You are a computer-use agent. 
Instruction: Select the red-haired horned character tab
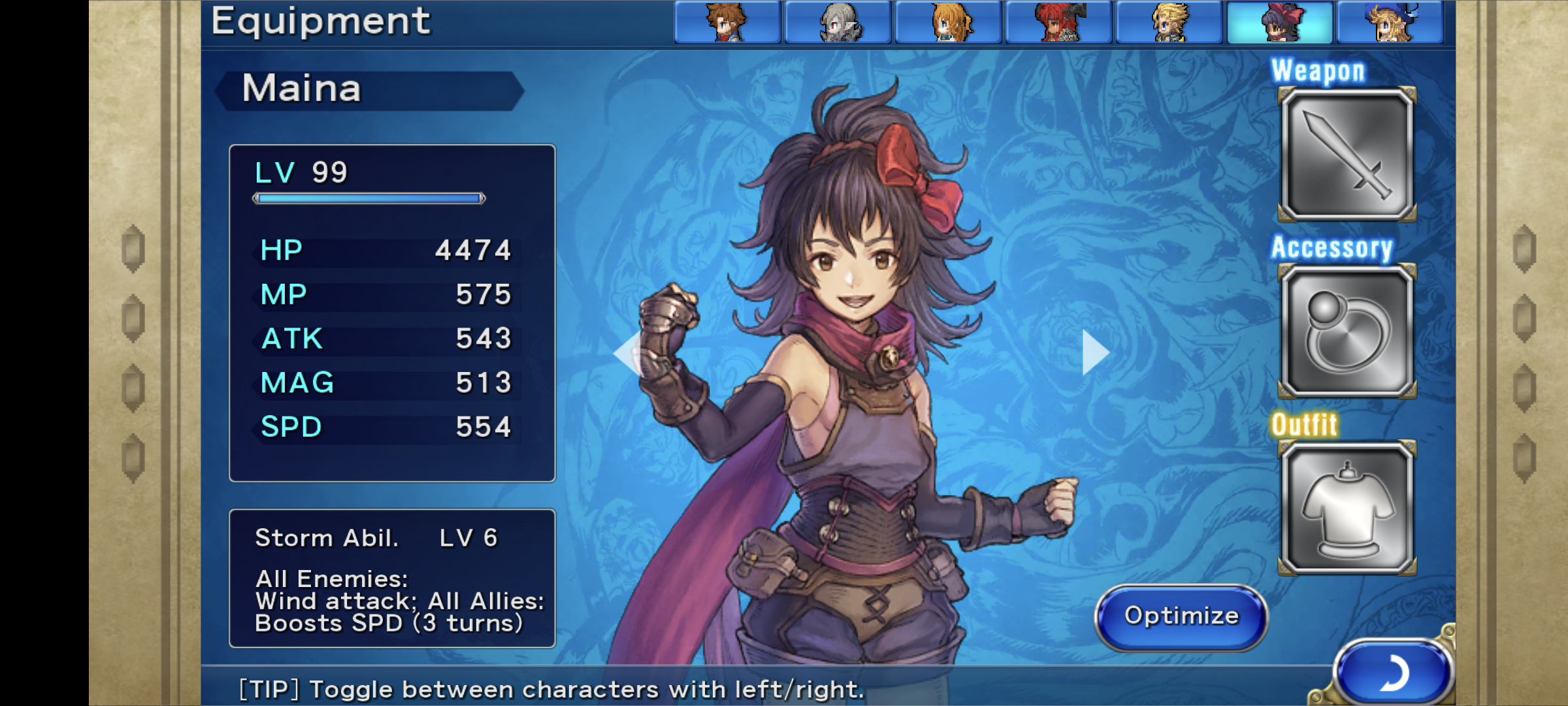click(x=1058, y=22)
